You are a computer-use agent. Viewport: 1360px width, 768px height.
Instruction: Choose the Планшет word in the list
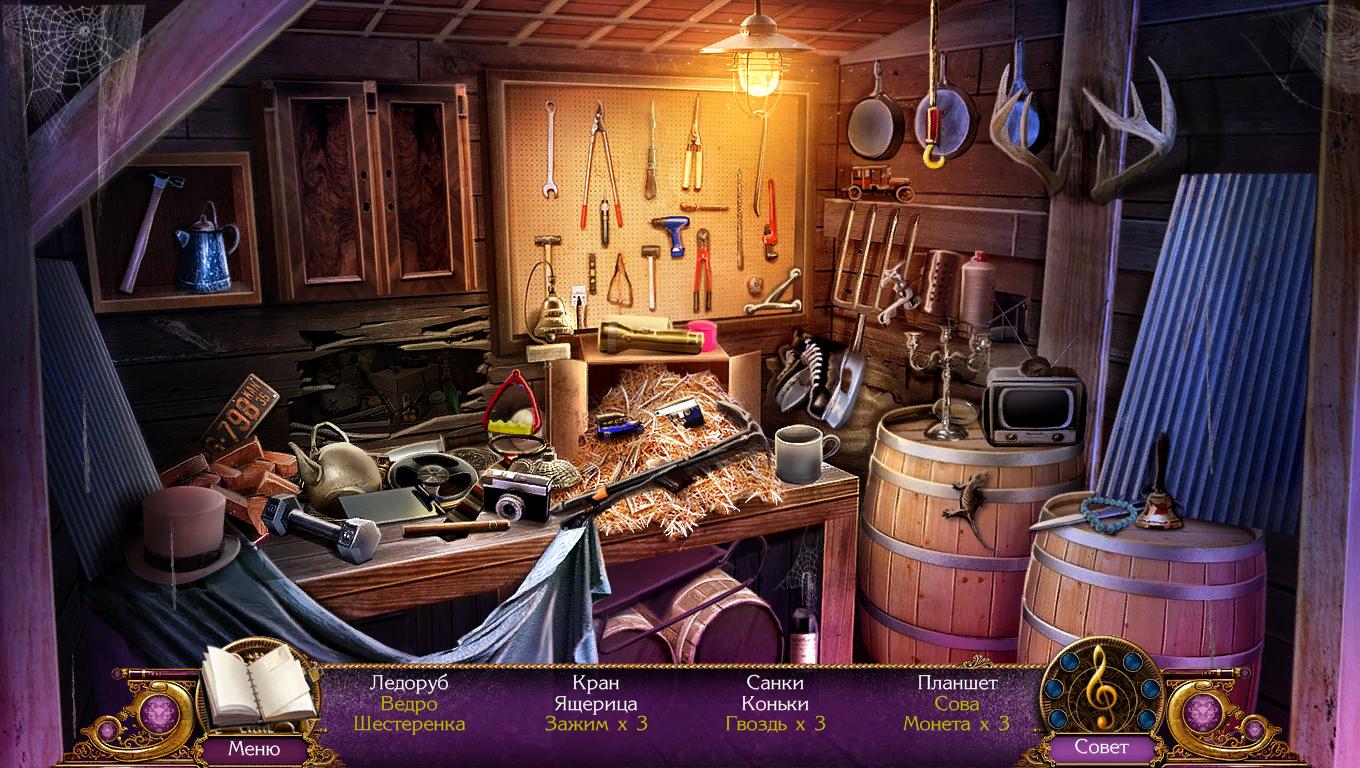point(957,683)
